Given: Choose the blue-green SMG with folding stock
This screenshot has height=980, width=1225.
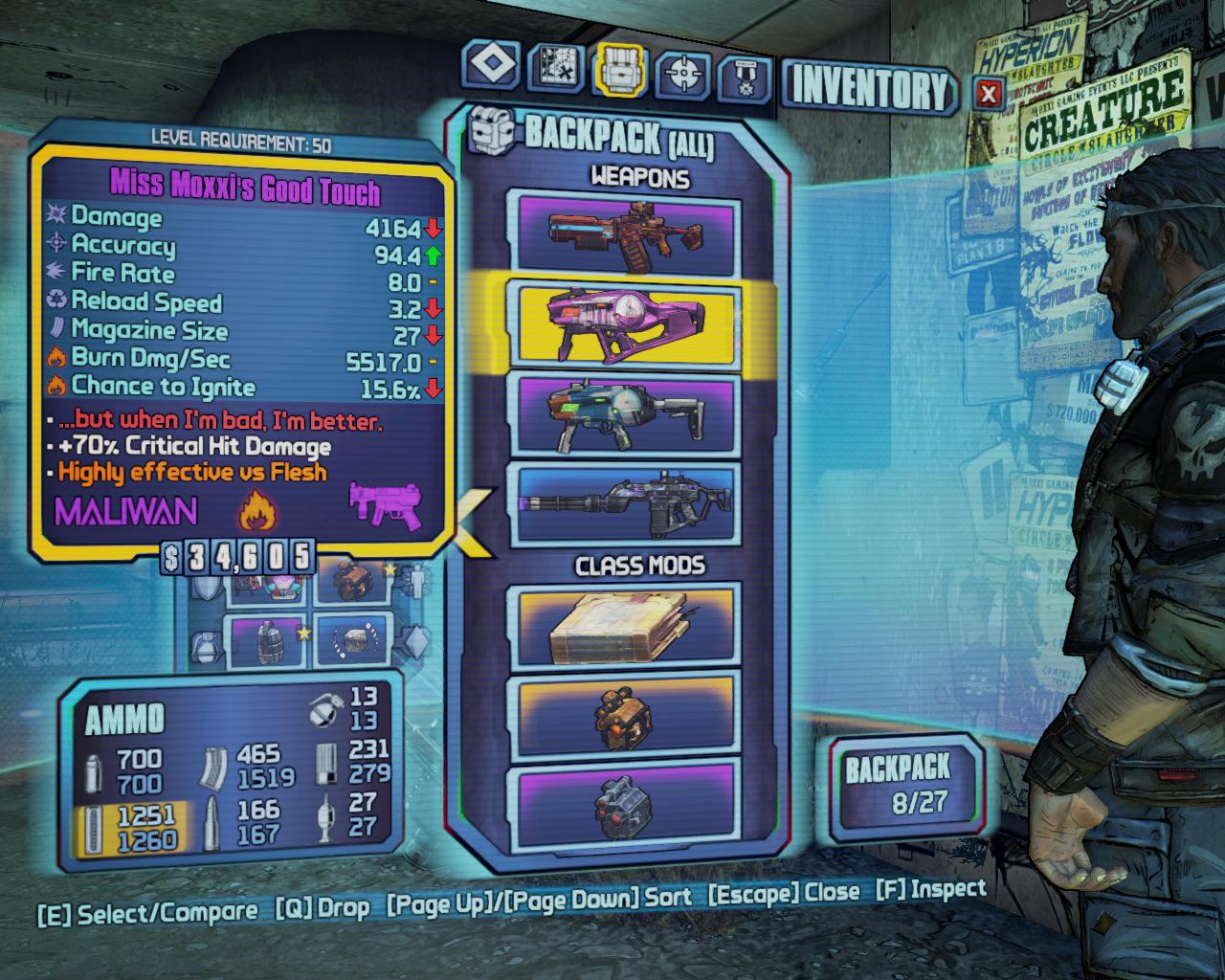Looking at the screenshot, I should point(629,413).
